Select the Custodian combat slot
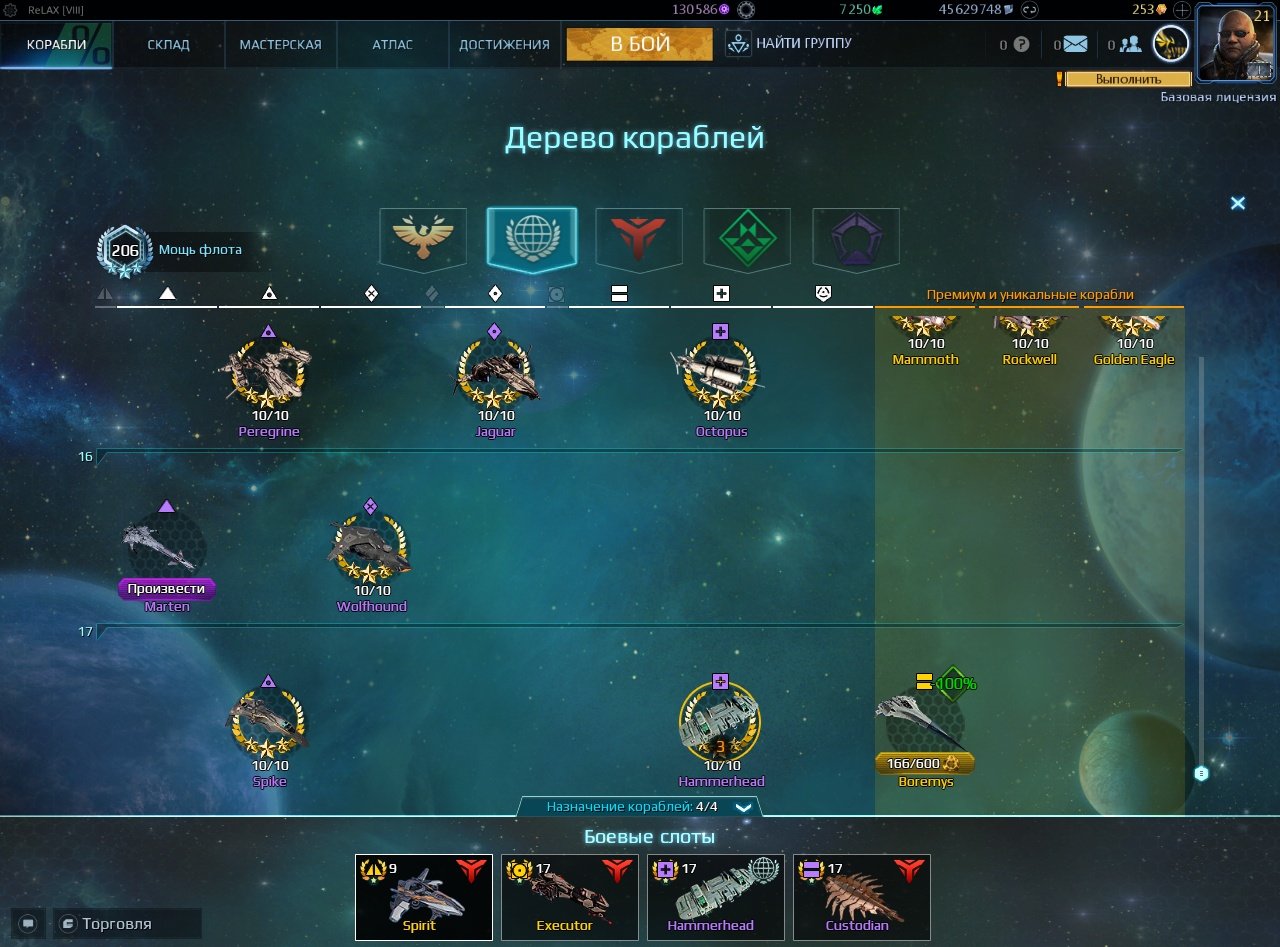 pyautogui.click(x=862, y=897)
